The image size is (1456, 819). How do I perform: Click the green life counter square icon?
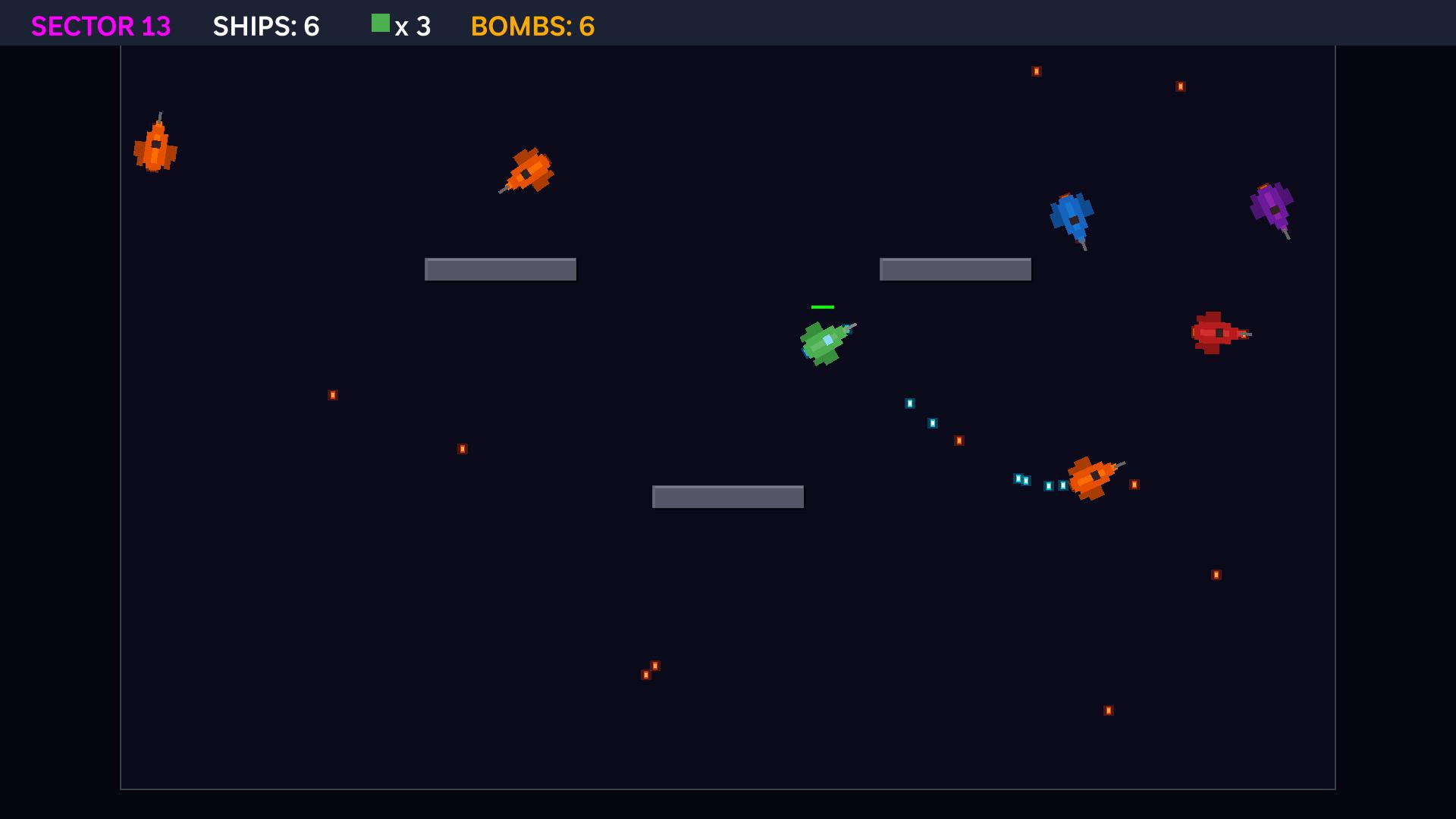[x=380, y=24]
